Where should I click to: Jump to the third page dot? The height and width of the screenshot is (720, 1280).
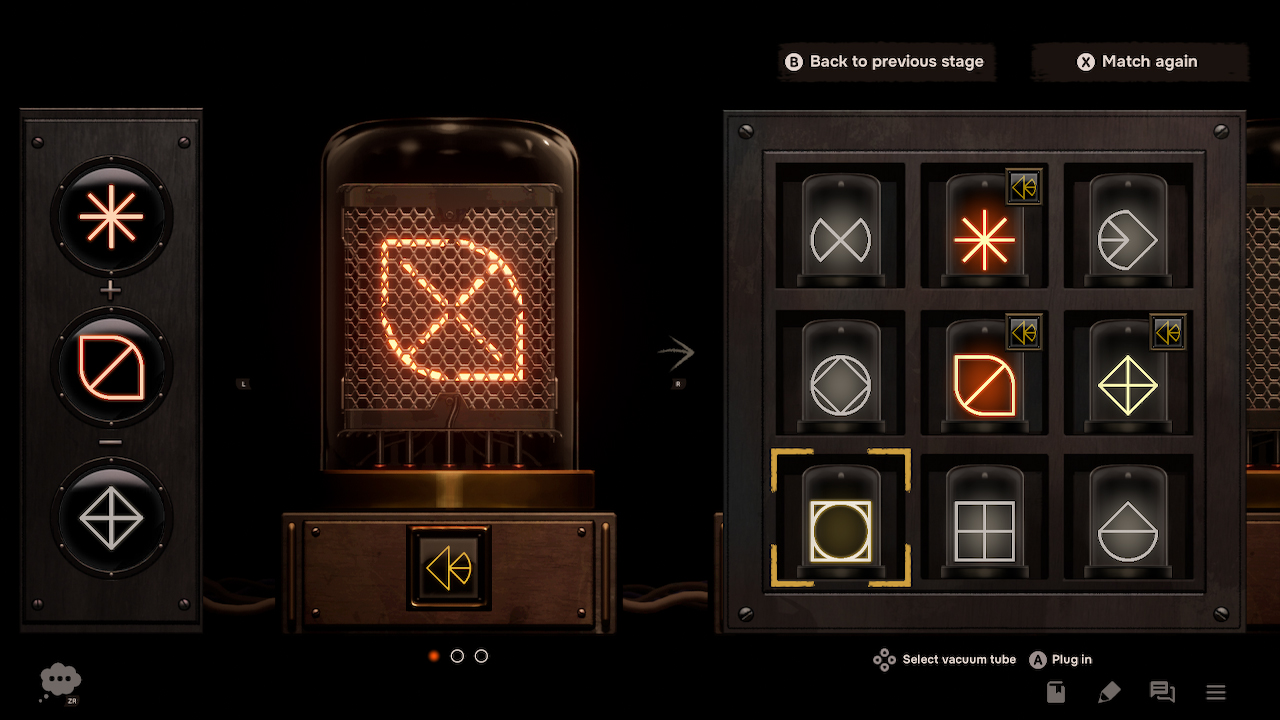click(481, 656)
